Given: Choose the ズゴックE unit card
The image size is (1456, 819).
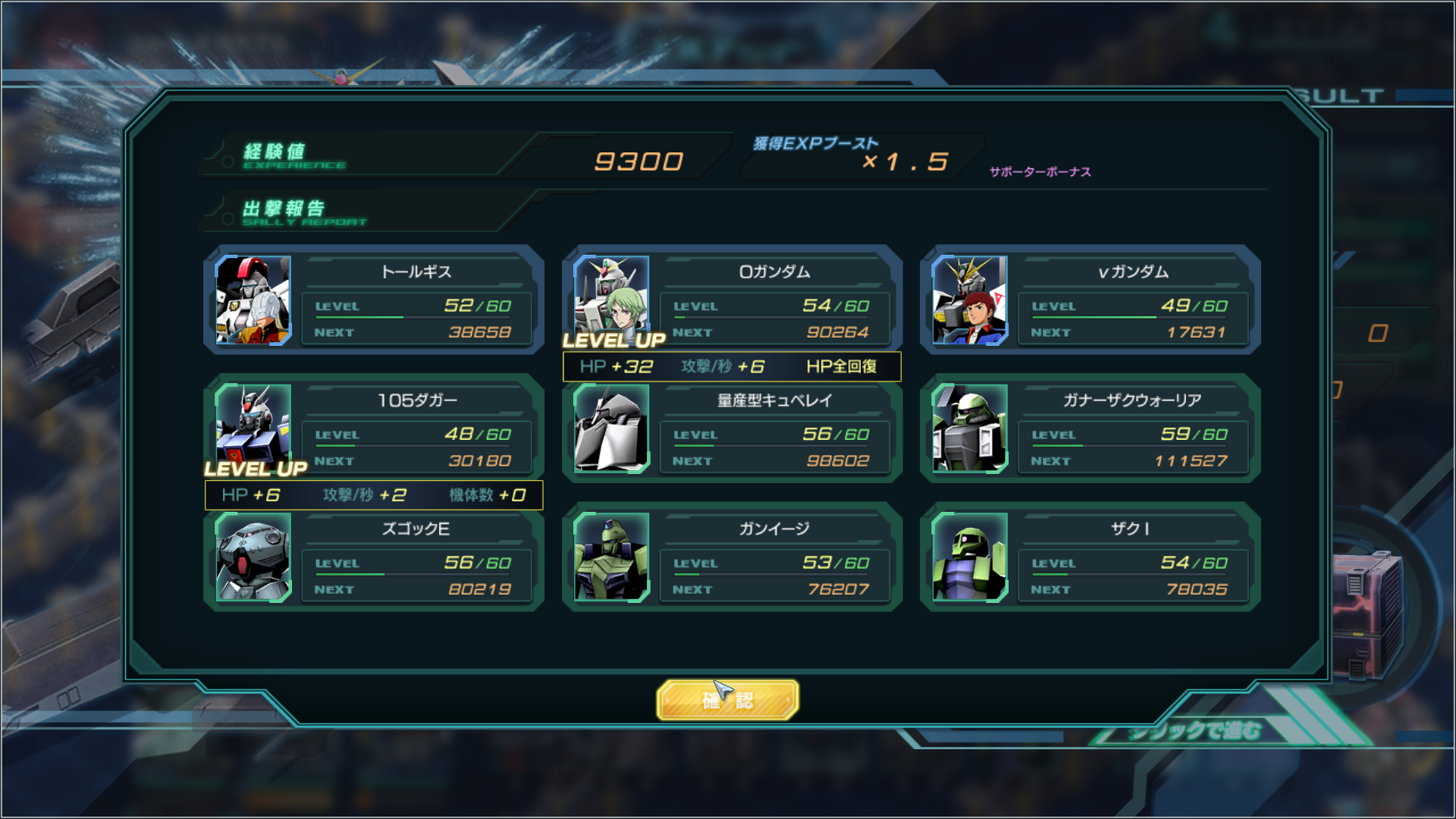Looking at the screenshot, I should tap(374, 557).
